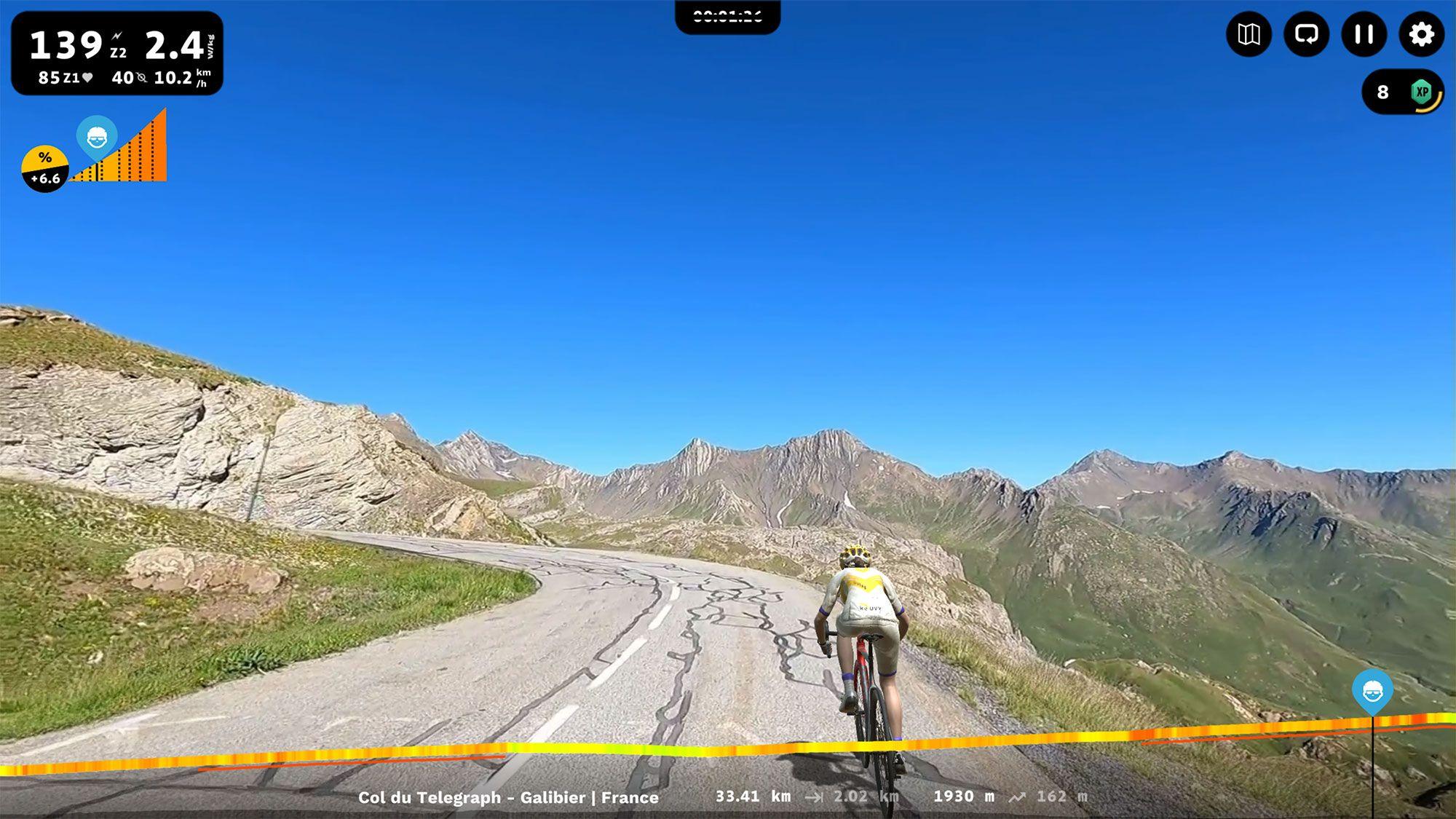Click the green XP hexagon badge

click(1423, 91)
